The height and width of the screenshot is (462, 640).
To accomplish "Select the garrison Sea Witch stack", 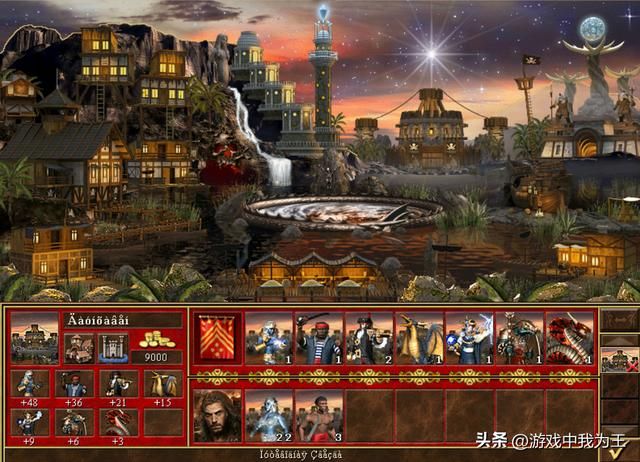I will [x=468, y=340].
